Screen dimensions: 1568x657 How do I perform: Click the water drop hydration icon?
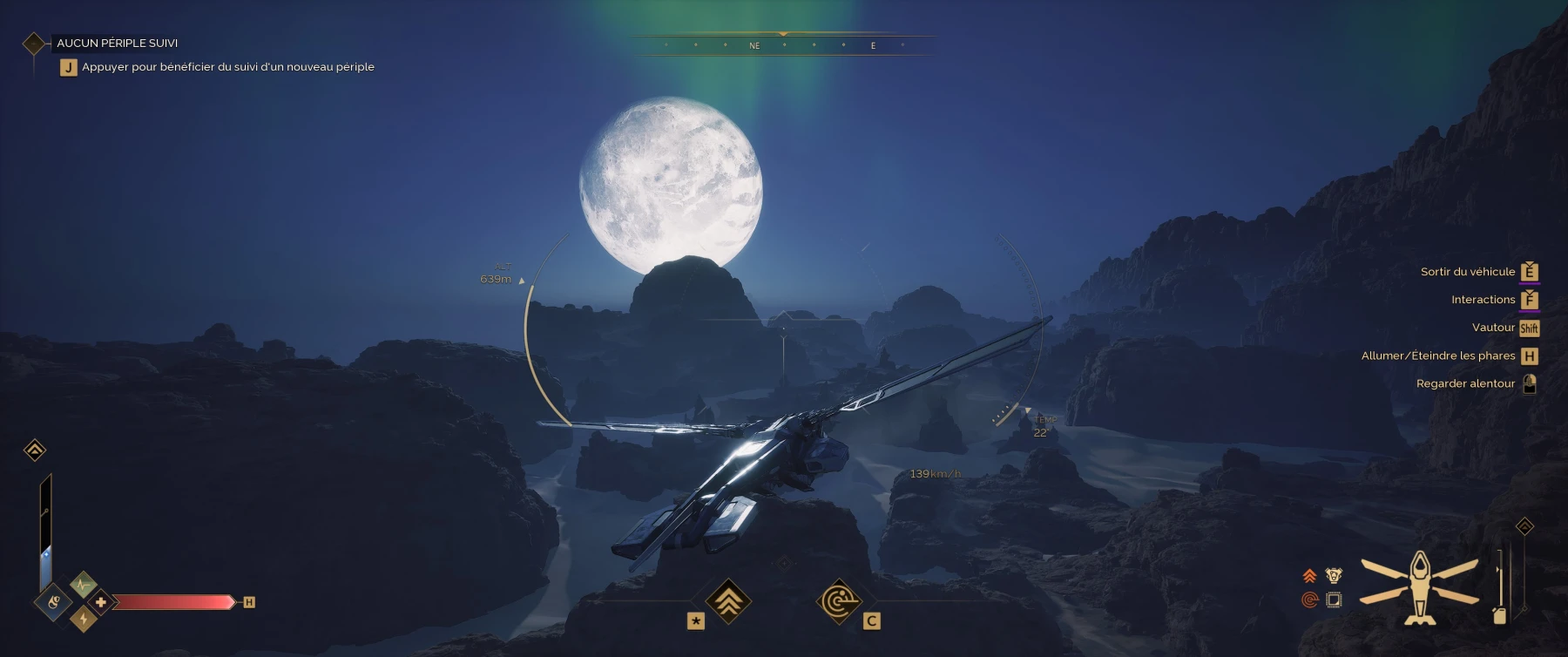click(53, 601)
